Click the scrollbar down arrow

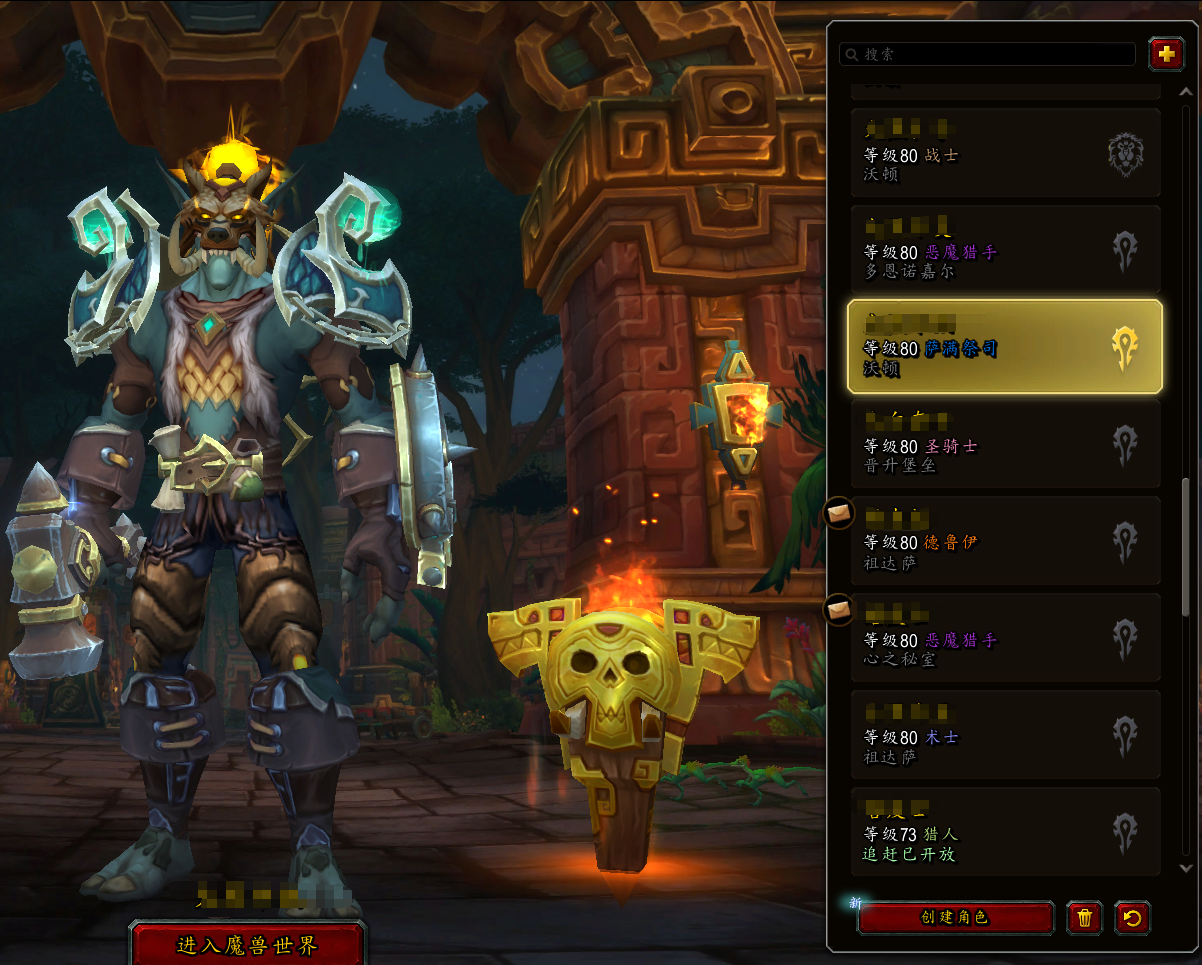pyautogui.click(x=1186, y=869)
